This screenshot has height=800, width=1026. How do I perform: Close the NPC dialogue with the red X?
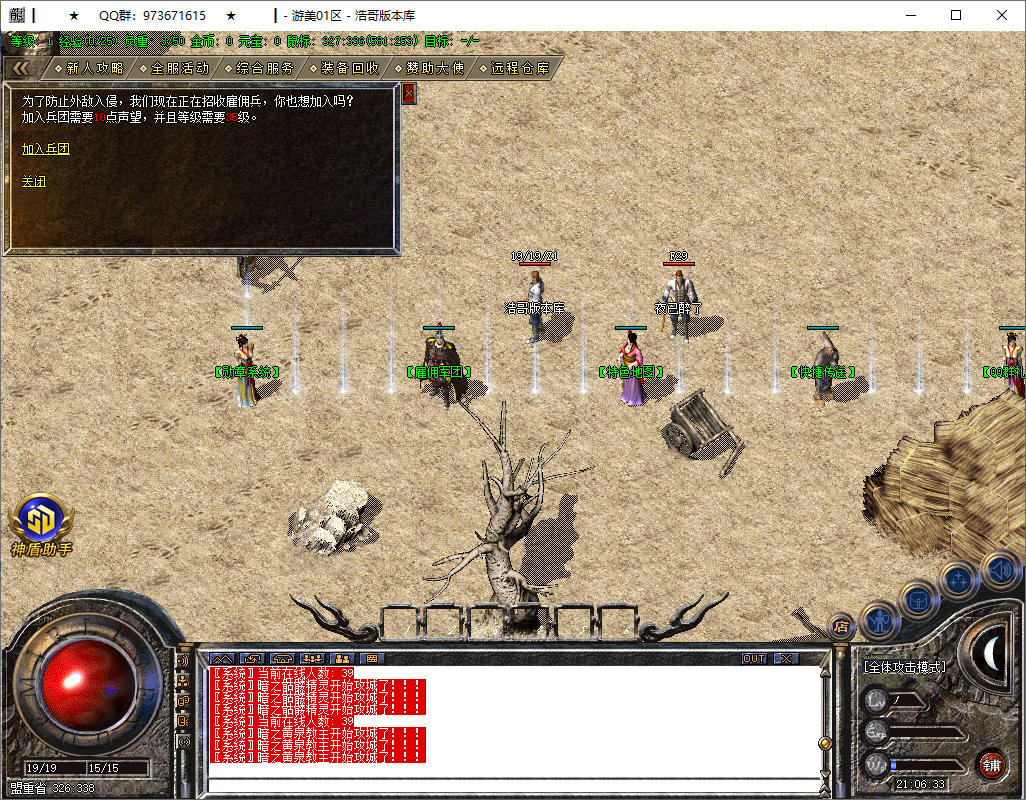pyautogui.click(x=408, y=94)
